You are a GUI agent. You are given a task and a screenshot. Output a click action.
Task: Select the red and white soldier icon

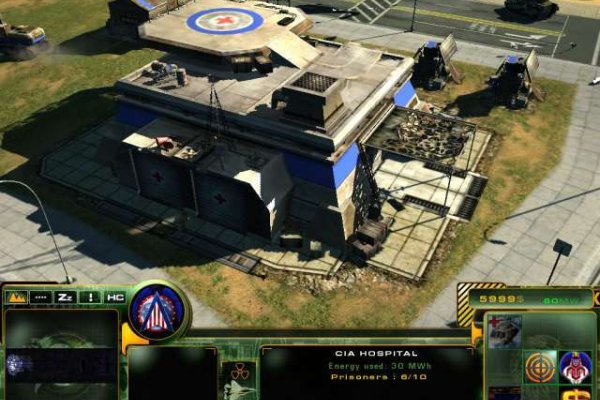pyautogui.click(x=575, y=367)
